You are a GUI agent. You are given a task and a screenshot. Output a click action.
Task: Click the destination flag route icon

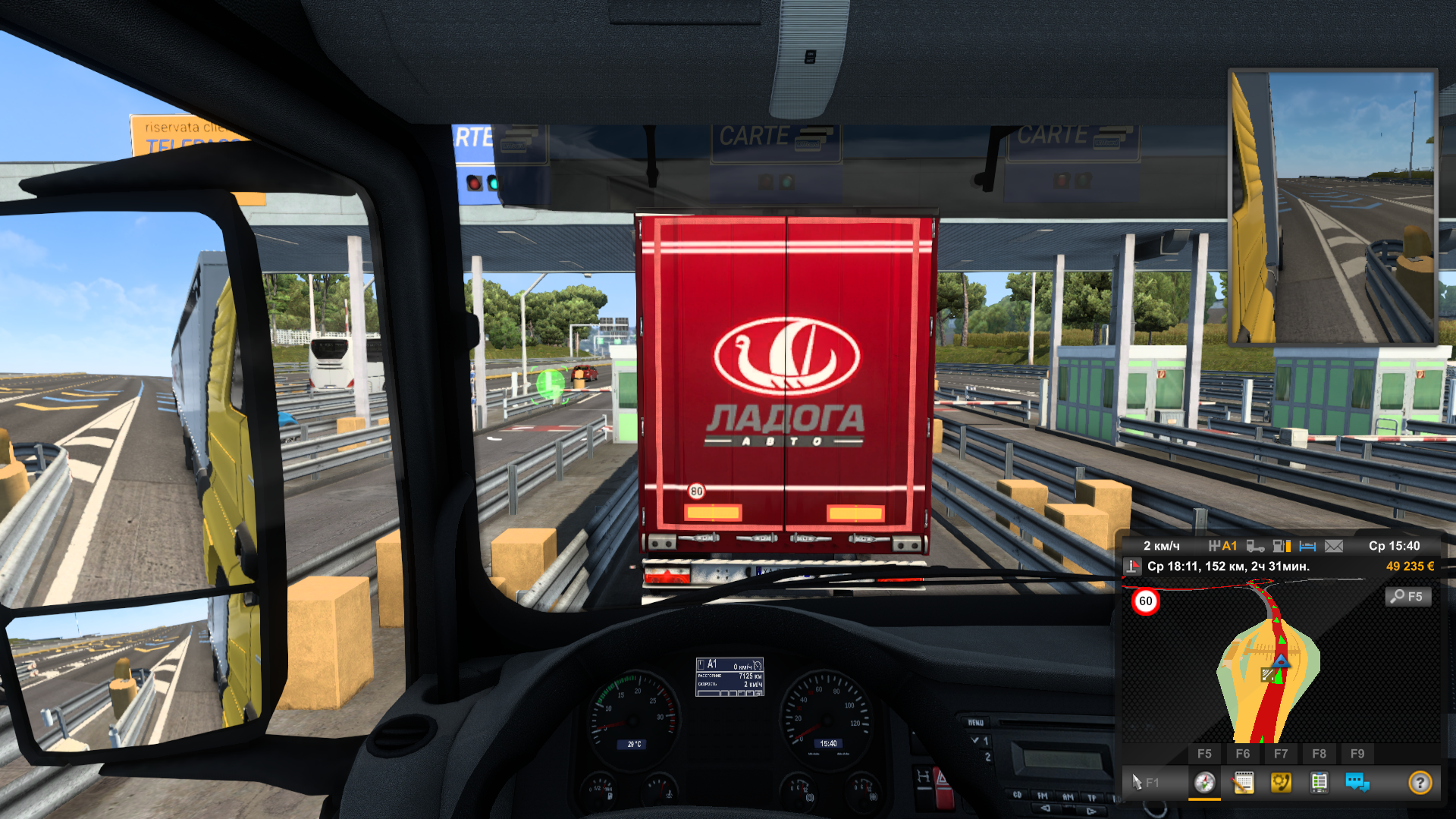(1132, 566)
